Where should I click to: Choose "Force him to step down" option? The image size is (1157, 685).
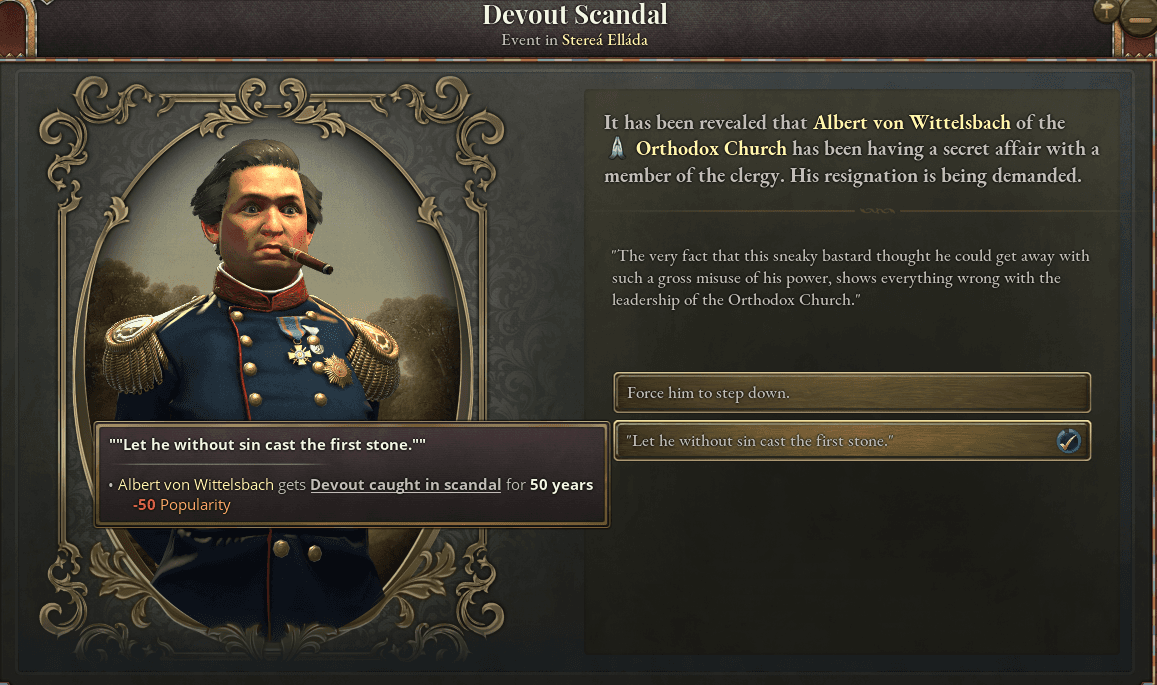(x=851, y=393)
